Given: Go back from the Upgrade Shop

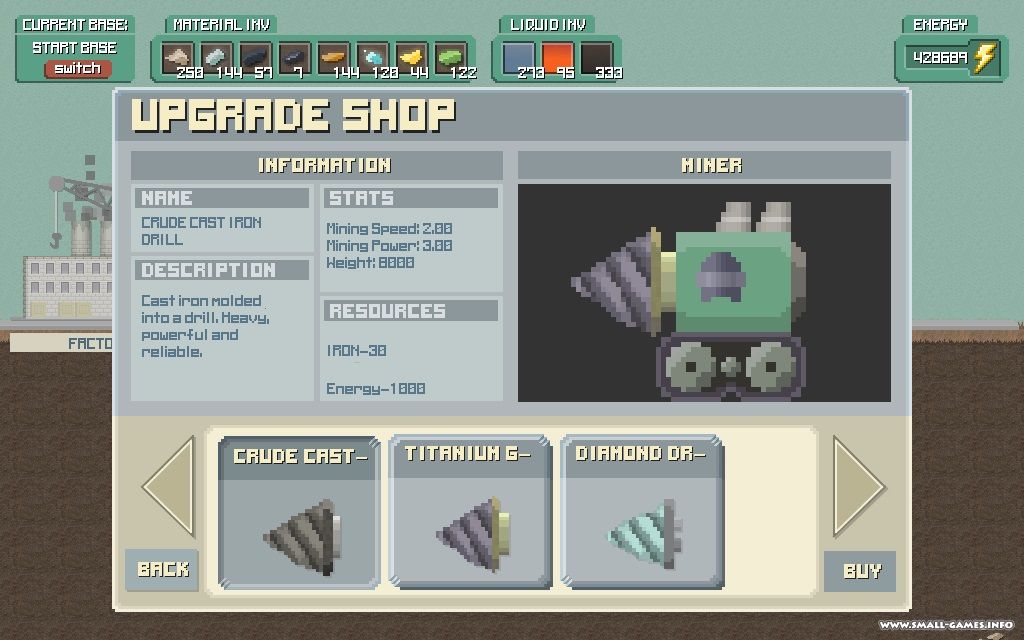Looking at the screenshot, I should point(162,569).
